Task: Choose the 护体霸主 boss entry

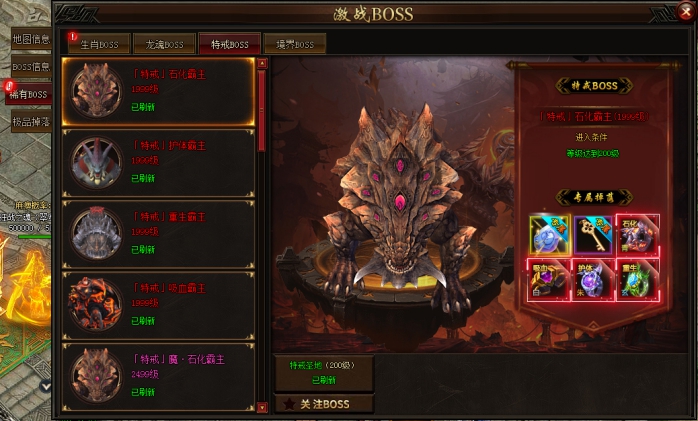Action: tap(159, 162)
